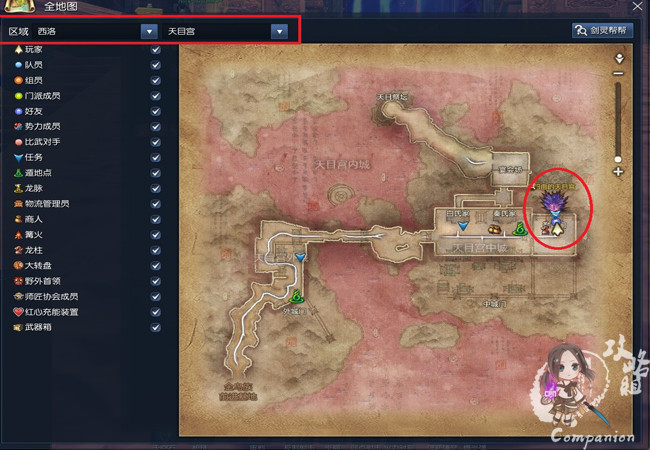This screenshot has height=450, width=650.
Task: Toggle the 篝火 campfire filter checkbox
Action: tap(155, 235)
